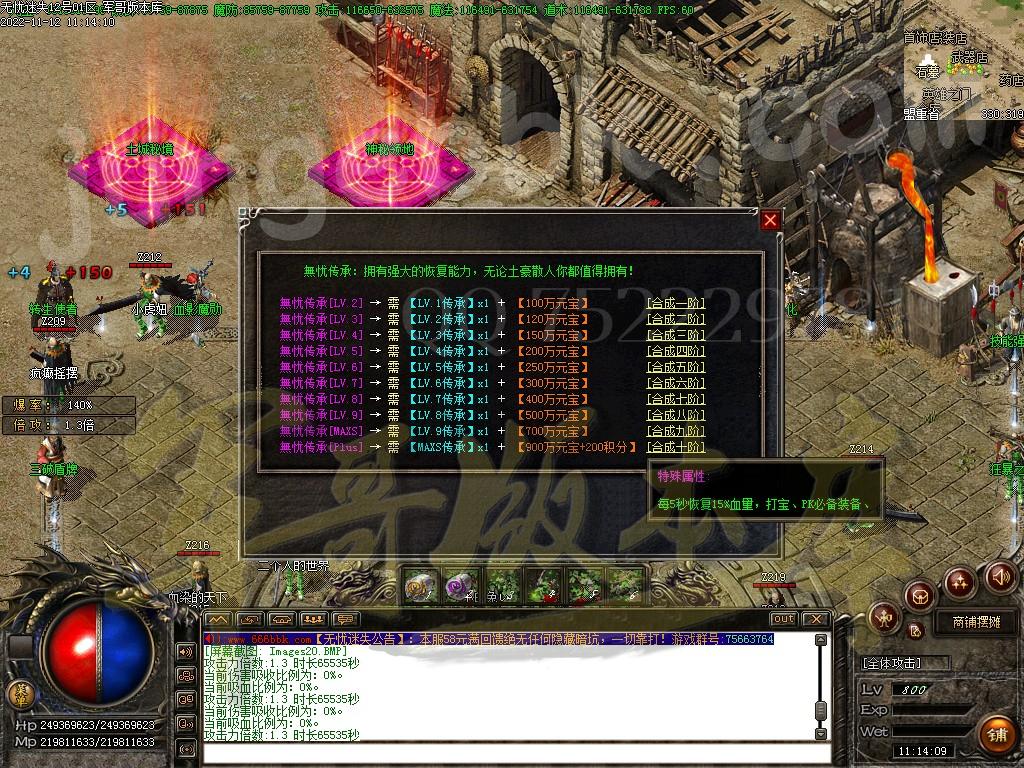This screenshot has width=1024, height=768.
Task: Toggle the sound speaker icon
Action: pos(1001,577)
